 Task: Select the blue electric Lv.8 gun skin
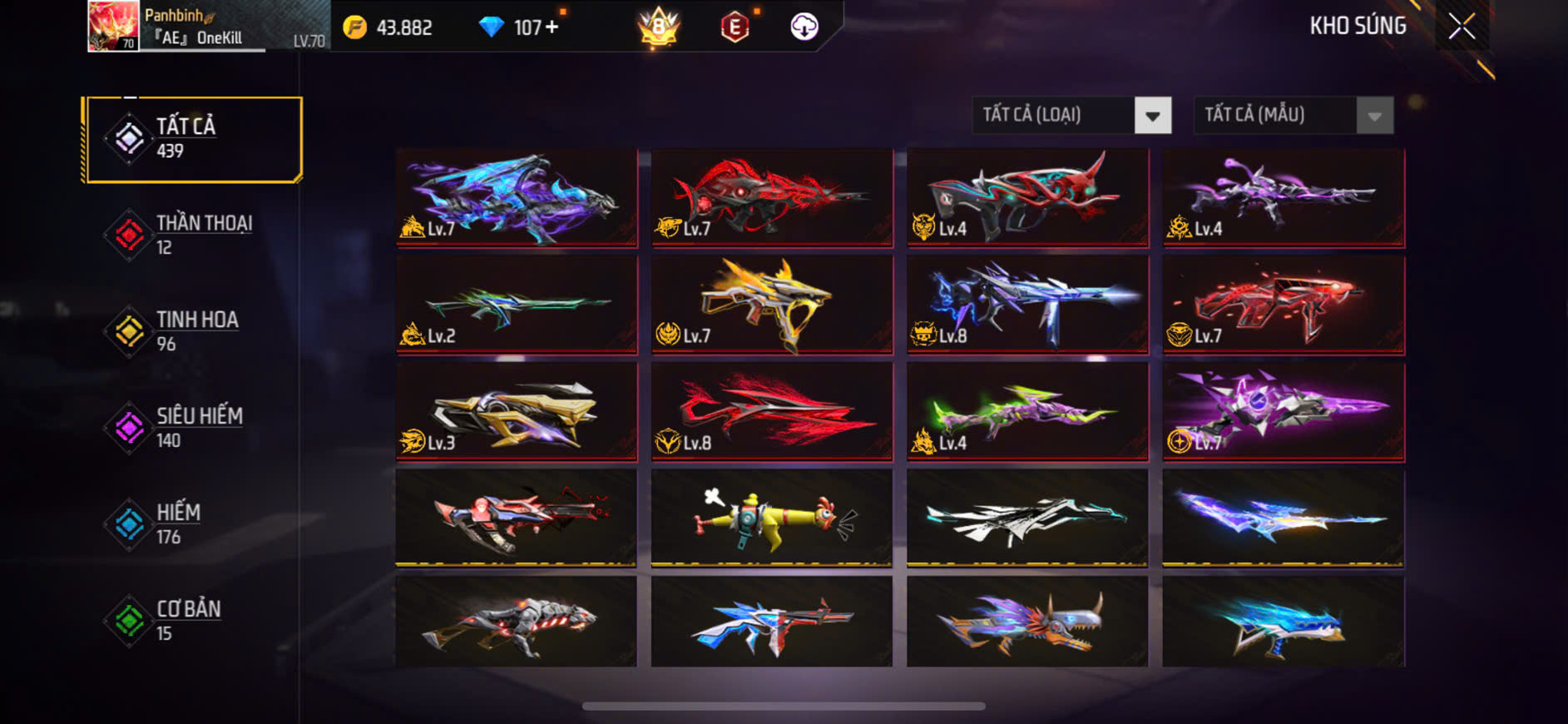(x=1027, y=305)
